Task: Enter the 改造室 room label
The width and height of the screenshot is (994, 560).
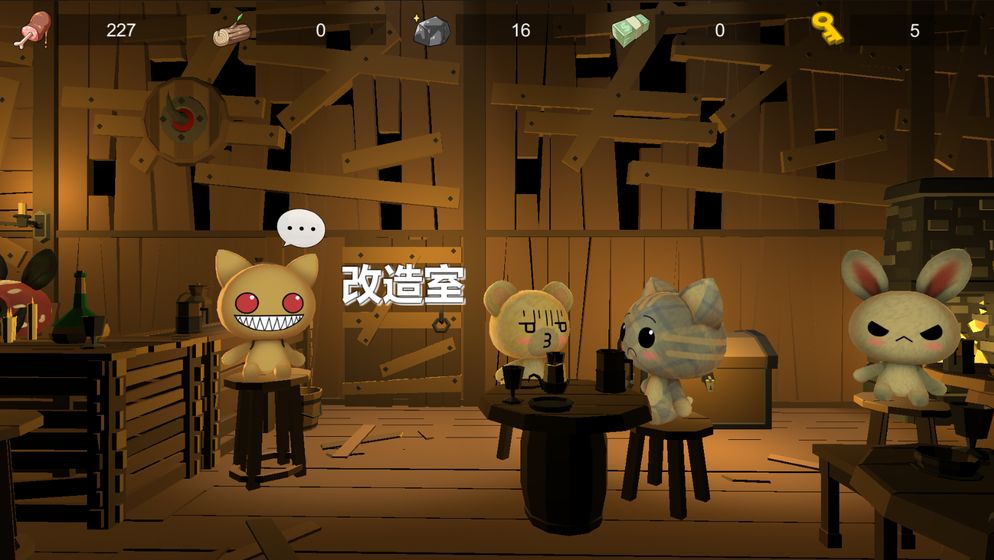Action: tap(403, 285)
